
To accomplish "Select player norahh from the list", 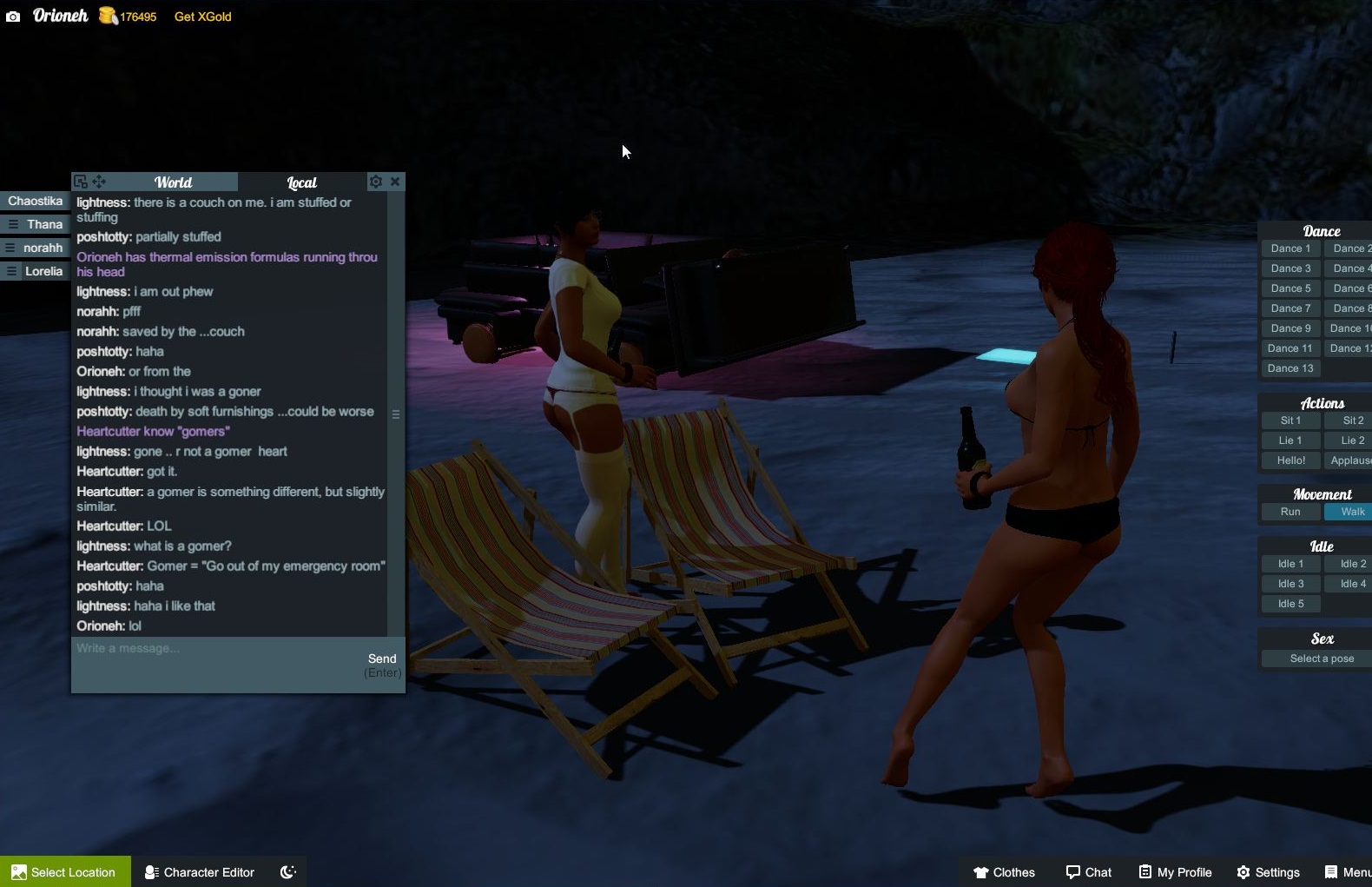I will 43,248.
